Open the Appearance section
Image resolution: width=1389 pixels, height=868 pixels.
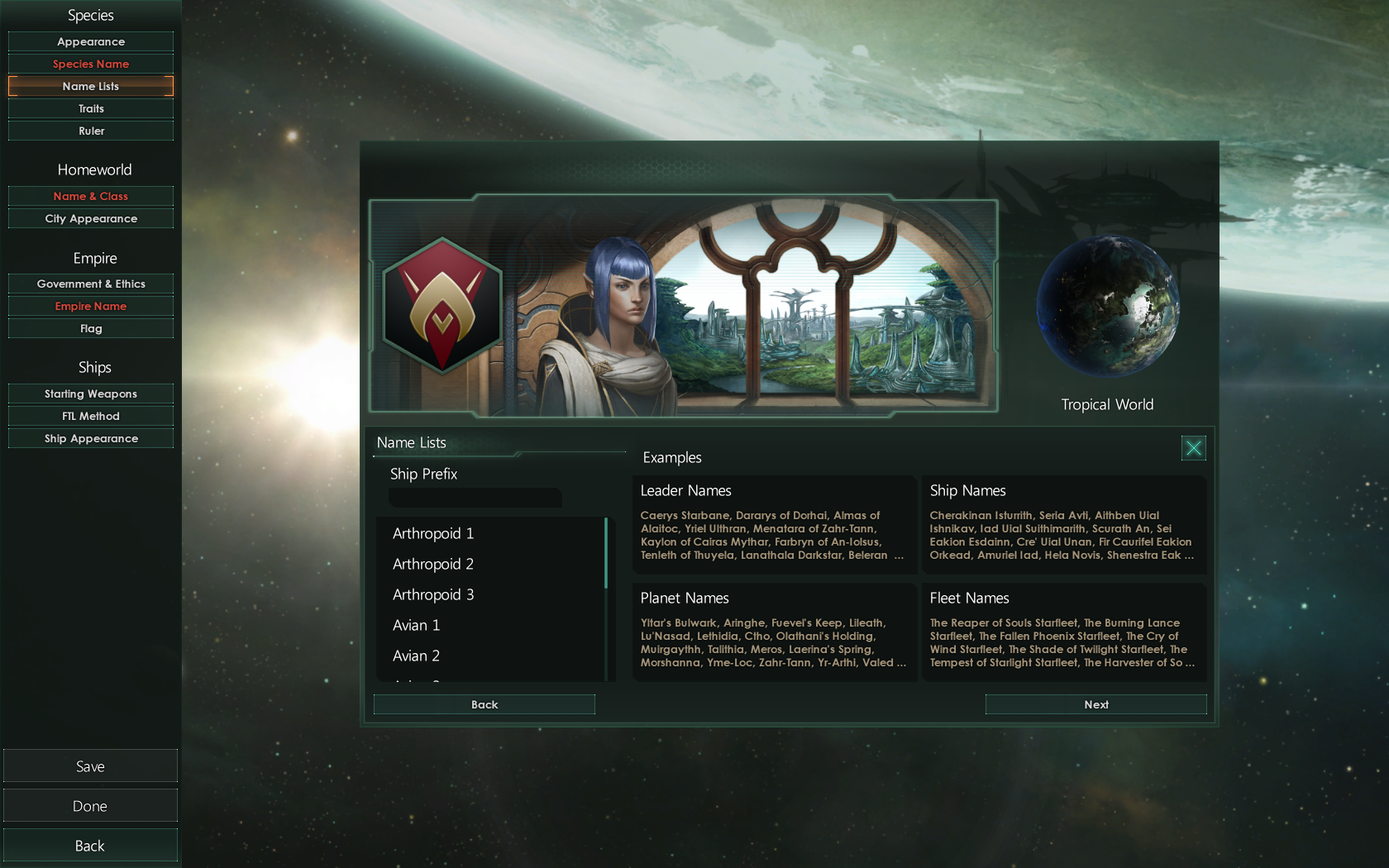coord(90,41)
